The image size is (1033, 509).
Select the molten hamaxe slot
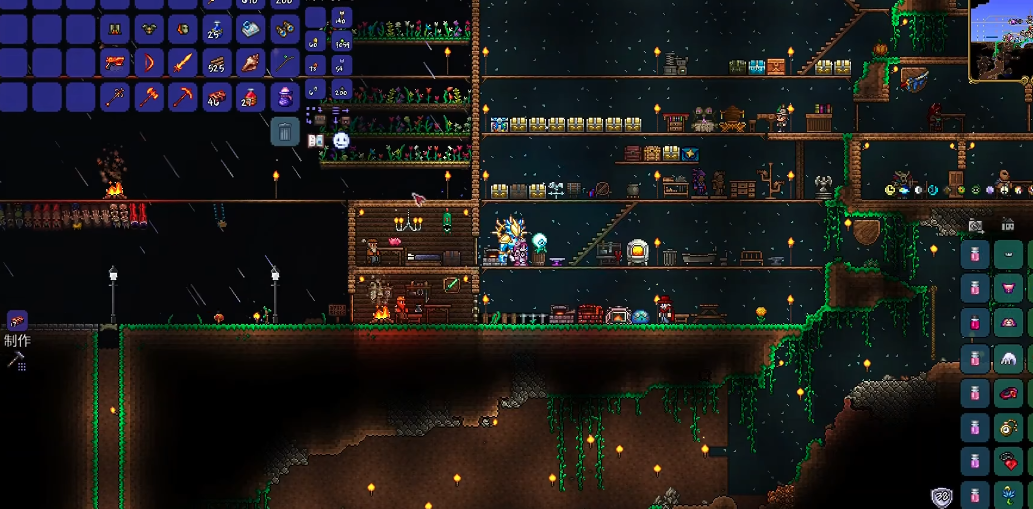(x=149, y=97)
